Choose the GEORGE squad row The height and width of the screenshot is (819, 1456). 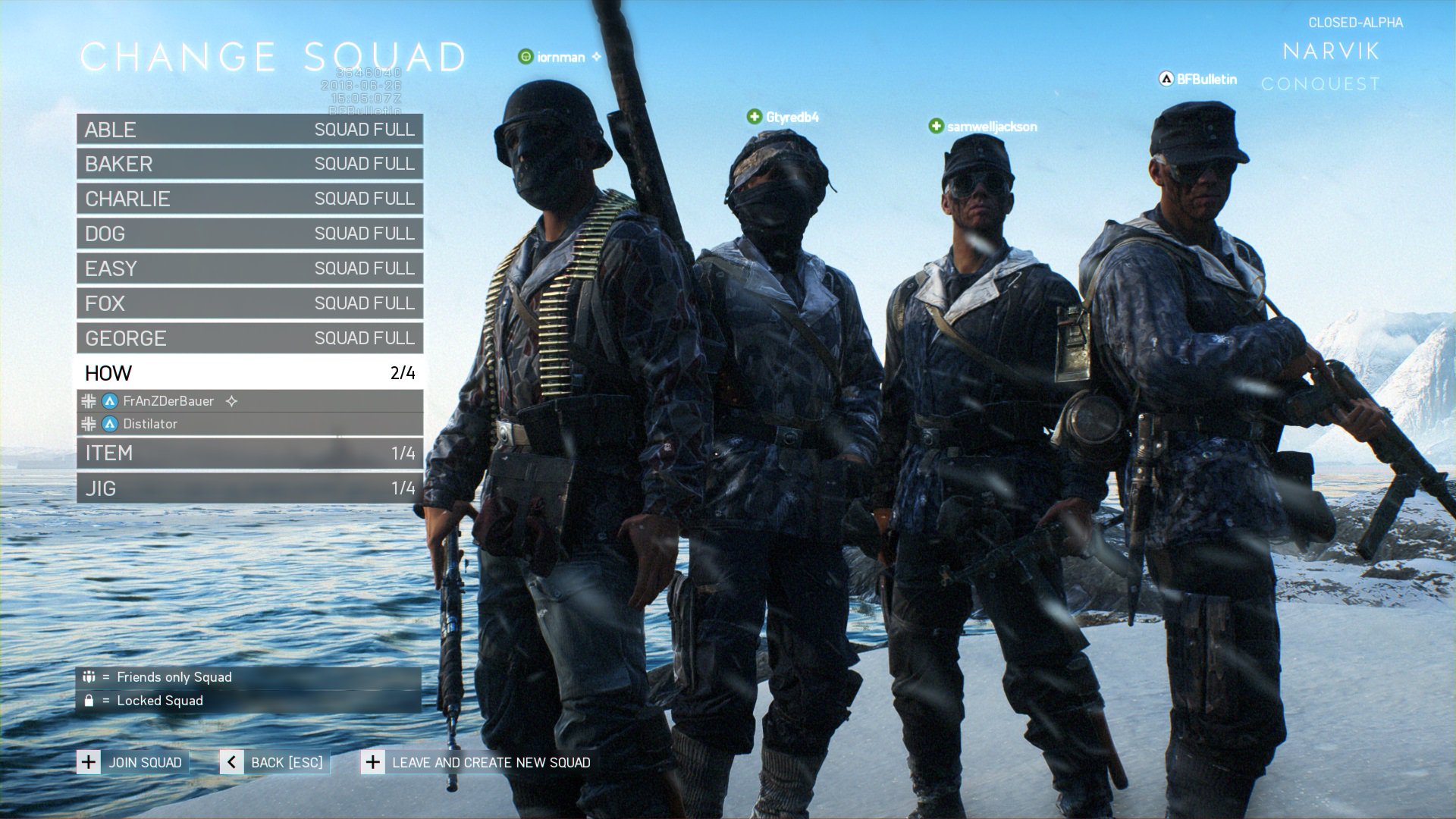coord(249,338)
